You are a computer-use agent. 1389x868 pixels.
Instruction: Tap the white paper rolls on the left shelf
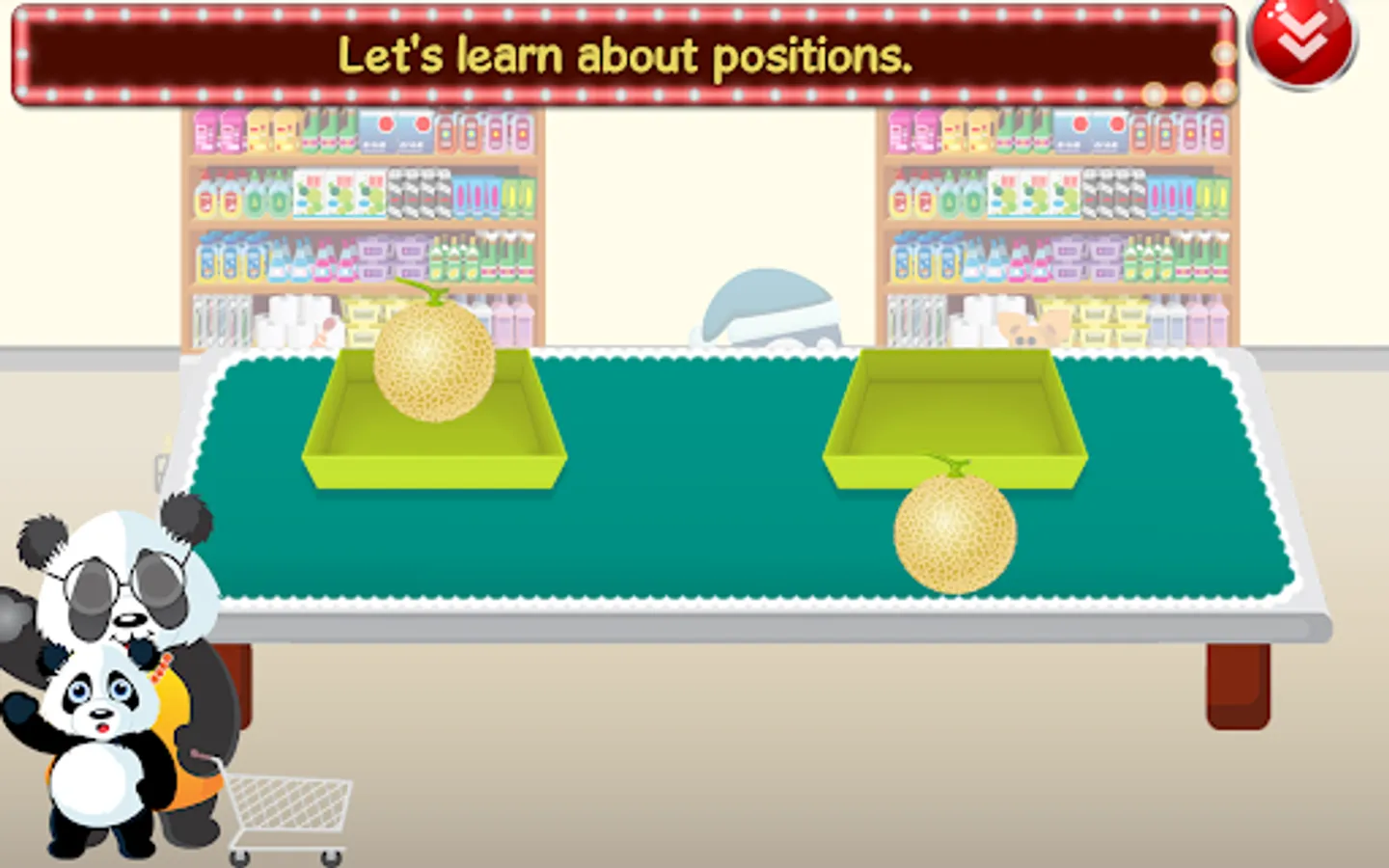click(x=294, y=323)
